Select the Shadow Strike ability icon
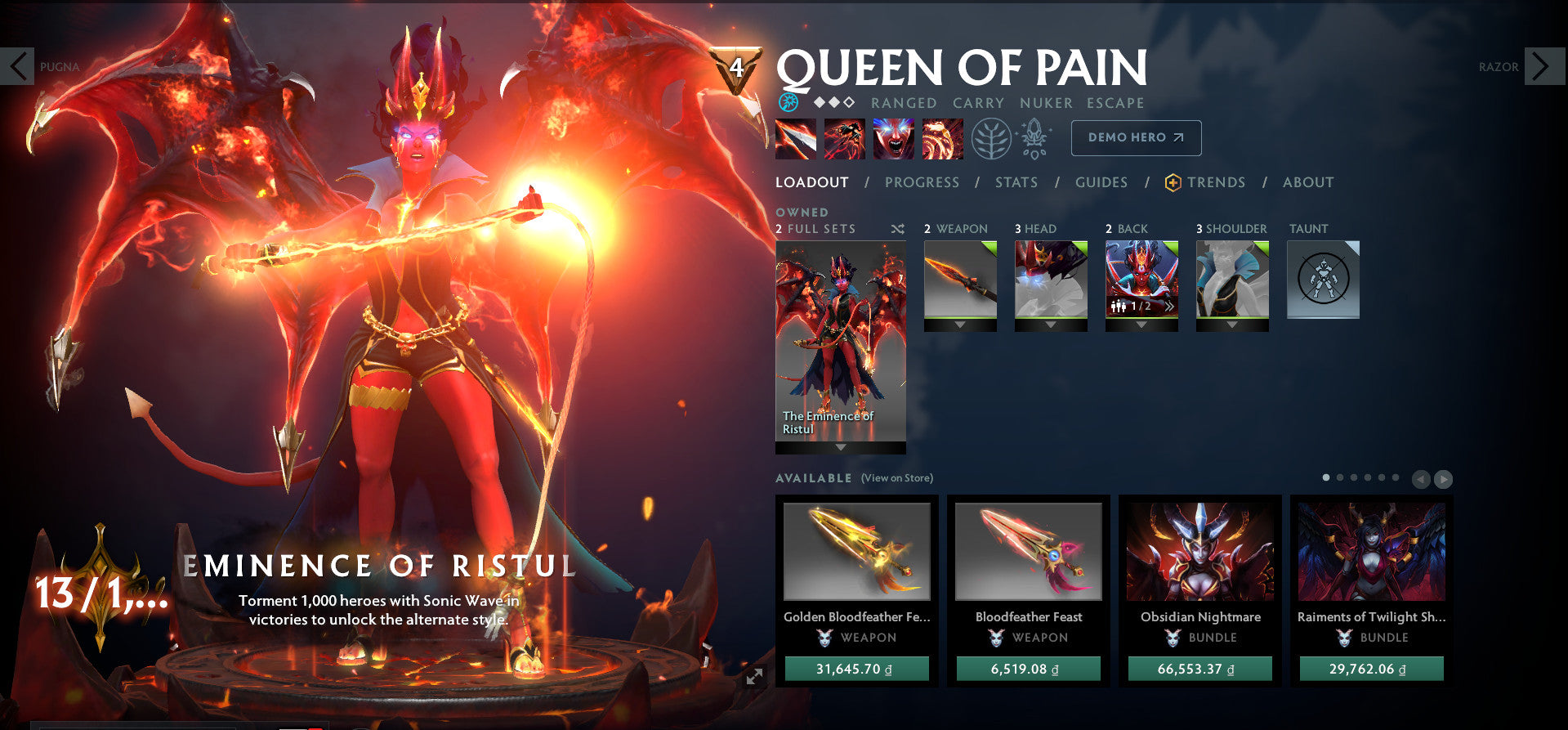This screenshot has height=730, width=1568. [x=794, y=139]
